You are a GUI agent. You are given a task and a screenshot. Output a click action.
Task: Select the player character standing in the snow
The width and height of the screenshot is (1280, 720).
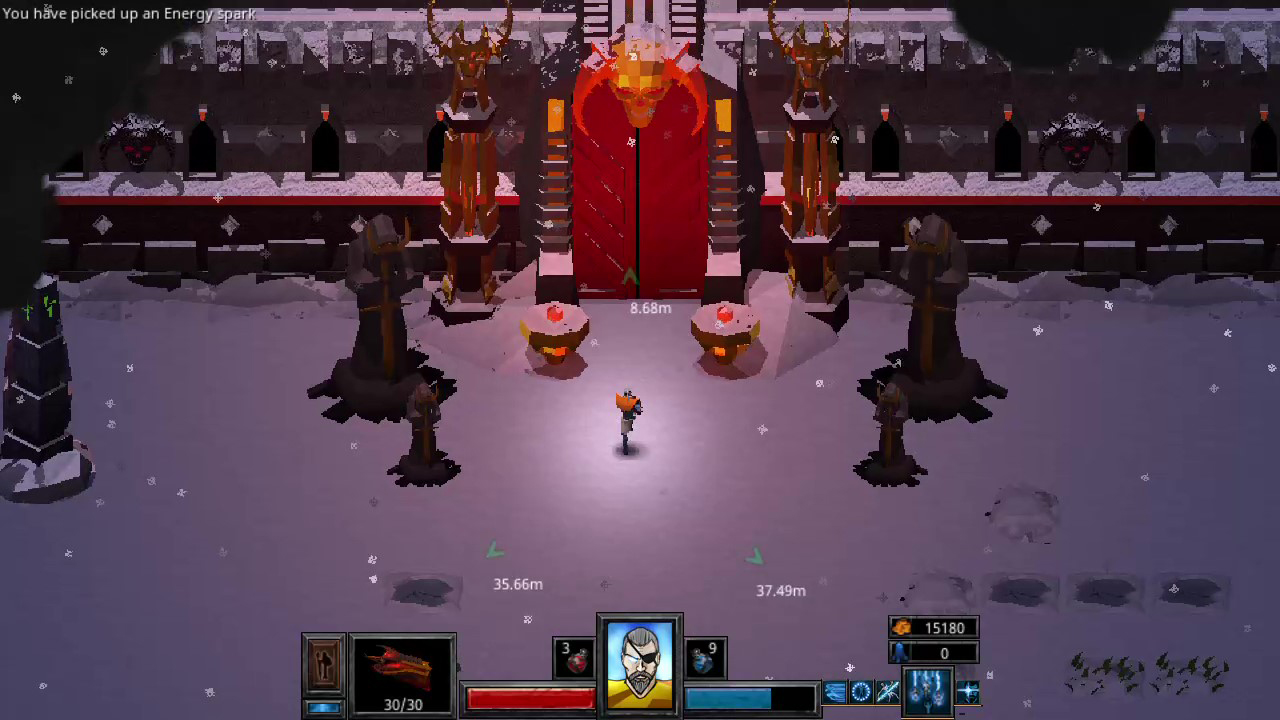click(626, 420)
